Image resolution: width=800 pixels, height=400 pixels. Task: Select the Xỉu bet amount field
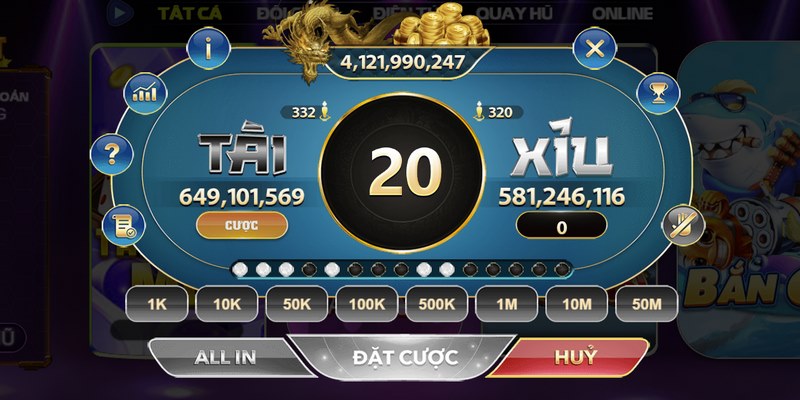tap(561, 227)
